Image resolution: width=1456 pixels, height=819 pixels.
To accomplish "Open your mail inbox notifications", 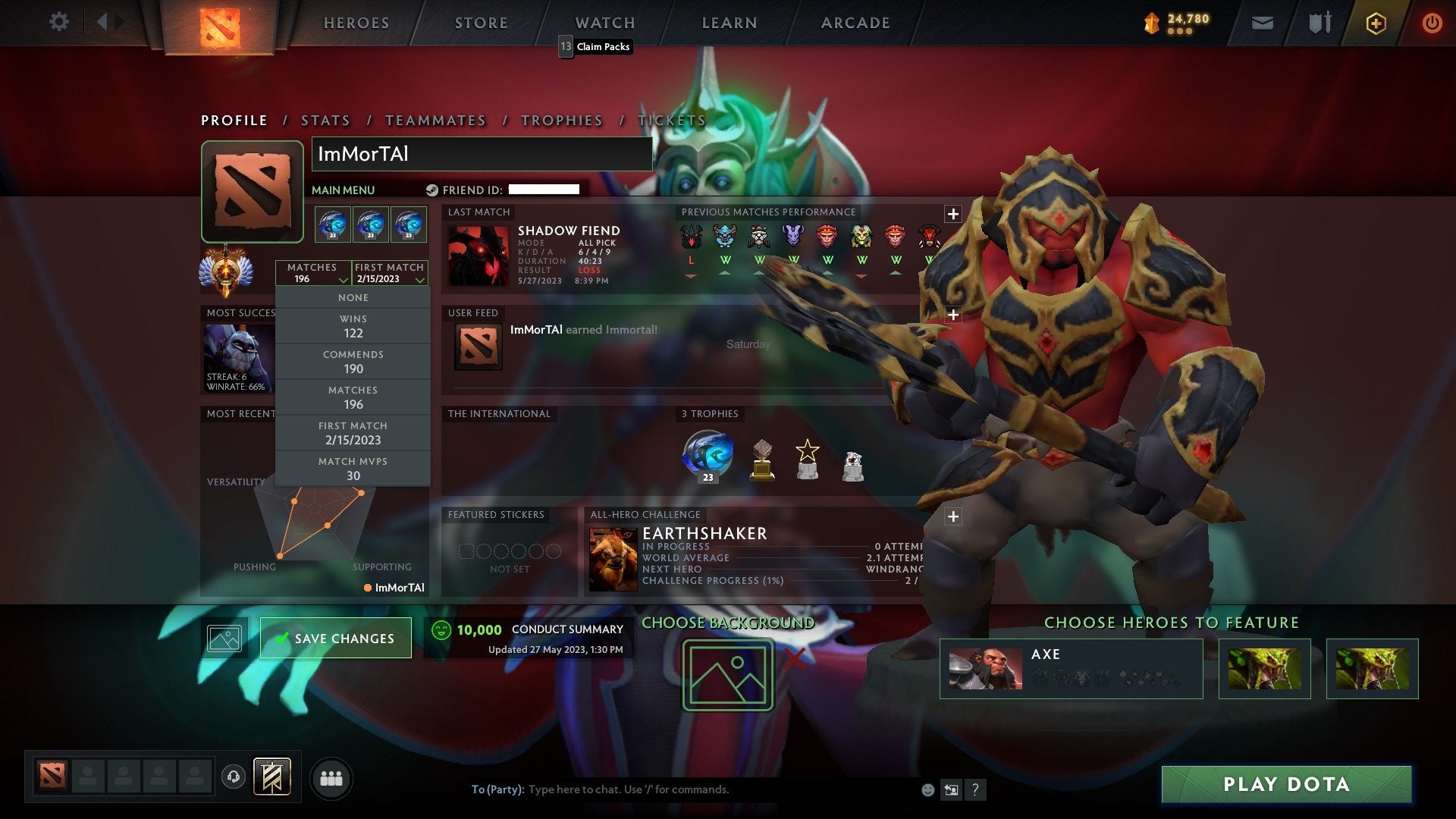I will point(1263,24).
